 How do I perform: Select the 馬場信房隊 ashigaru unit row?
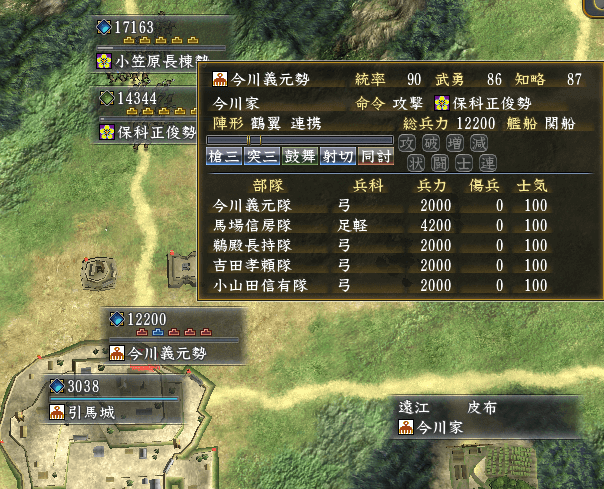click(x=380, y=226)
